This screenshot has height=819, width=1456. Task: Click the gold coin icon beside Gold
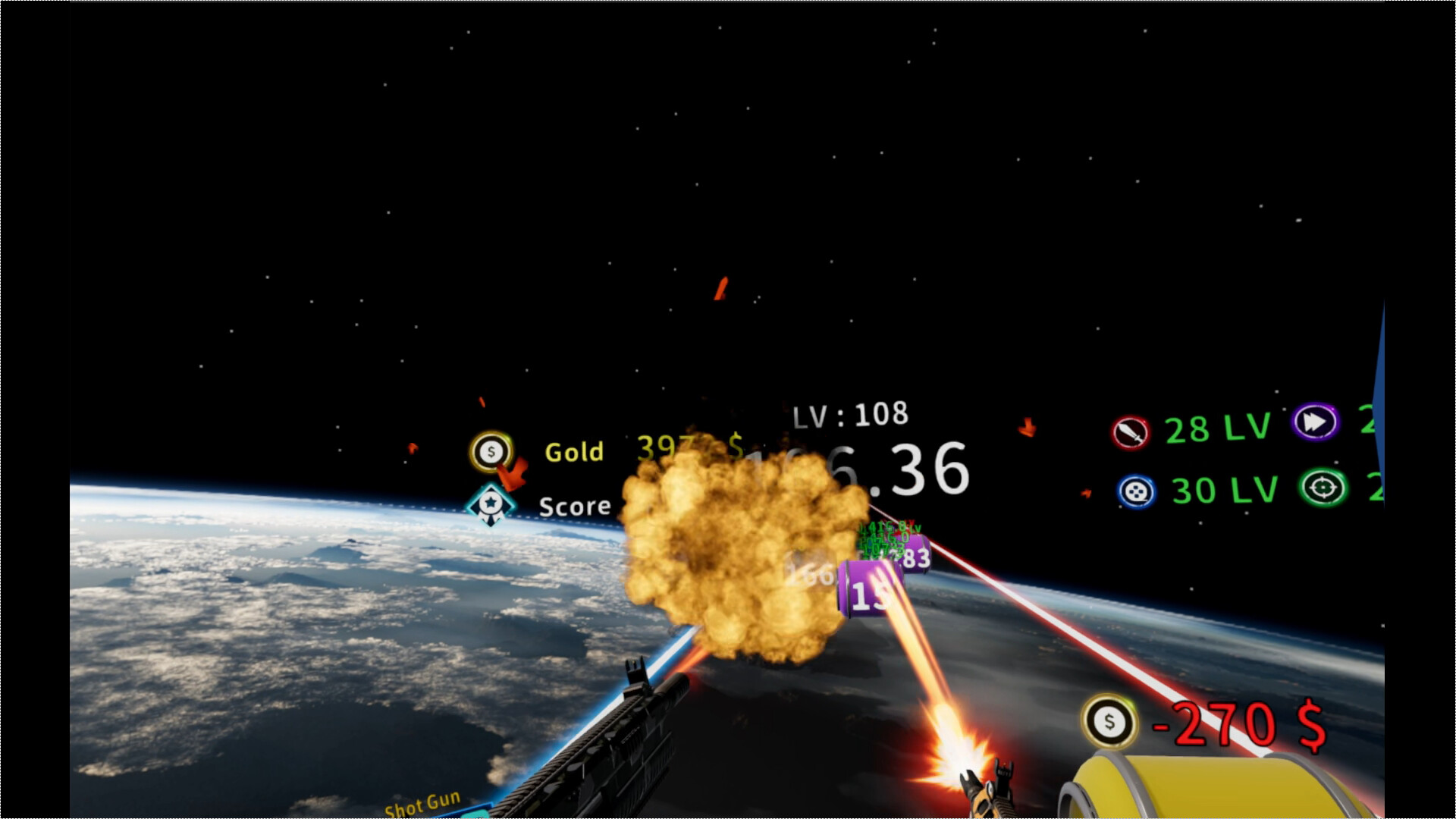(490, 450)
